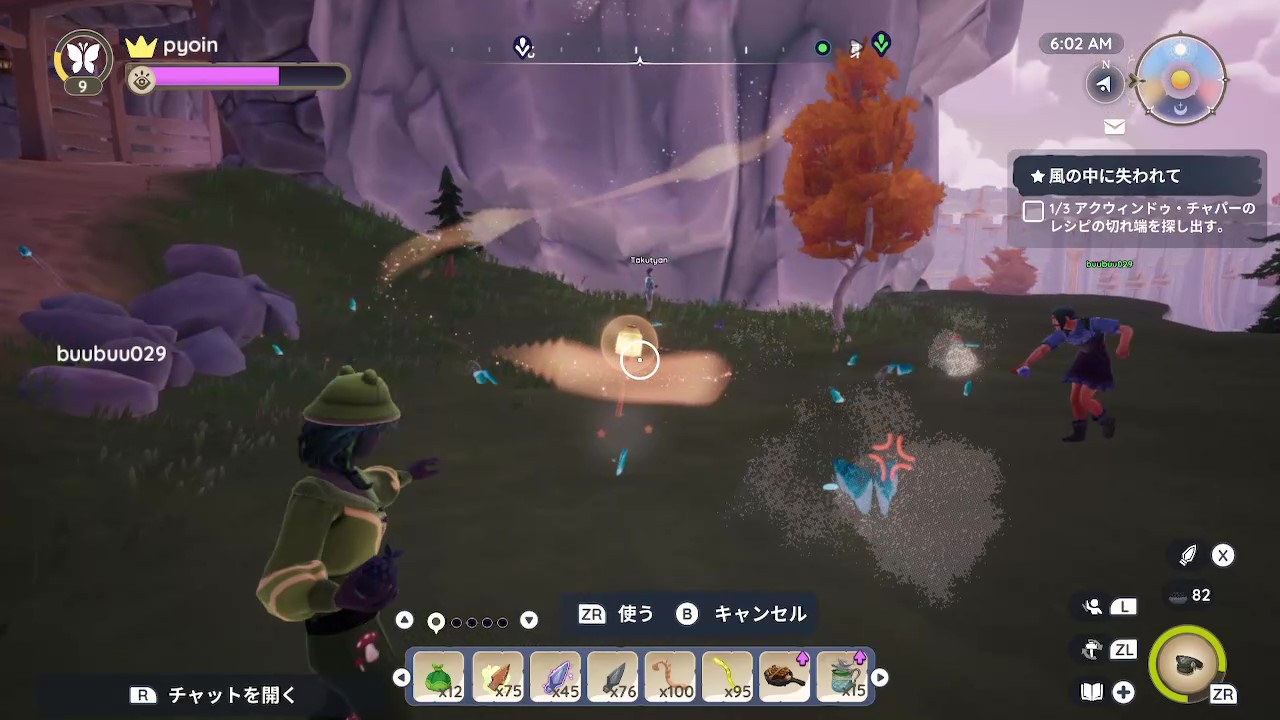Activate the equipped tool circle icon
The height and width of the screenshot is (720, 1280).
(x=1187, y=661)
